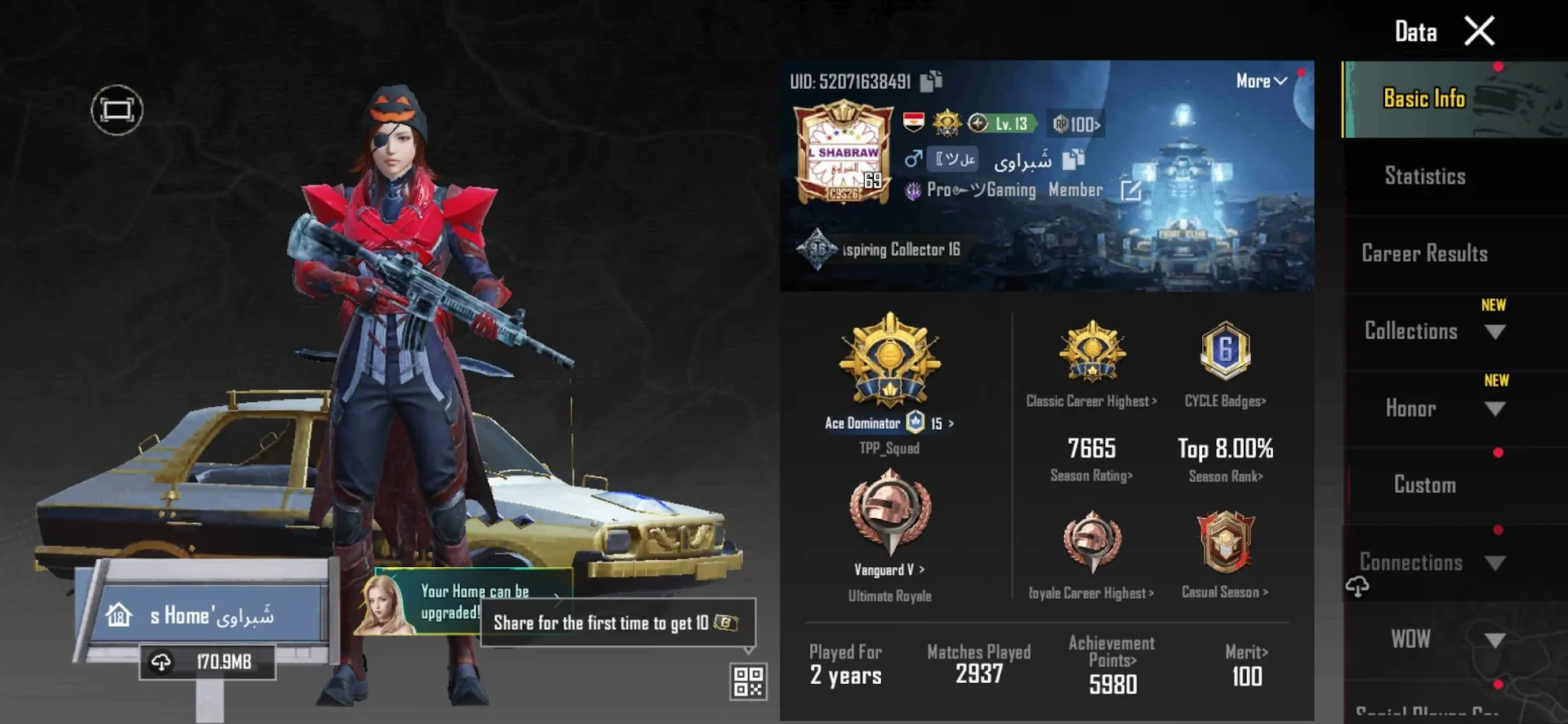Click the edit pencil next to clan membership

click(1134, 190)
